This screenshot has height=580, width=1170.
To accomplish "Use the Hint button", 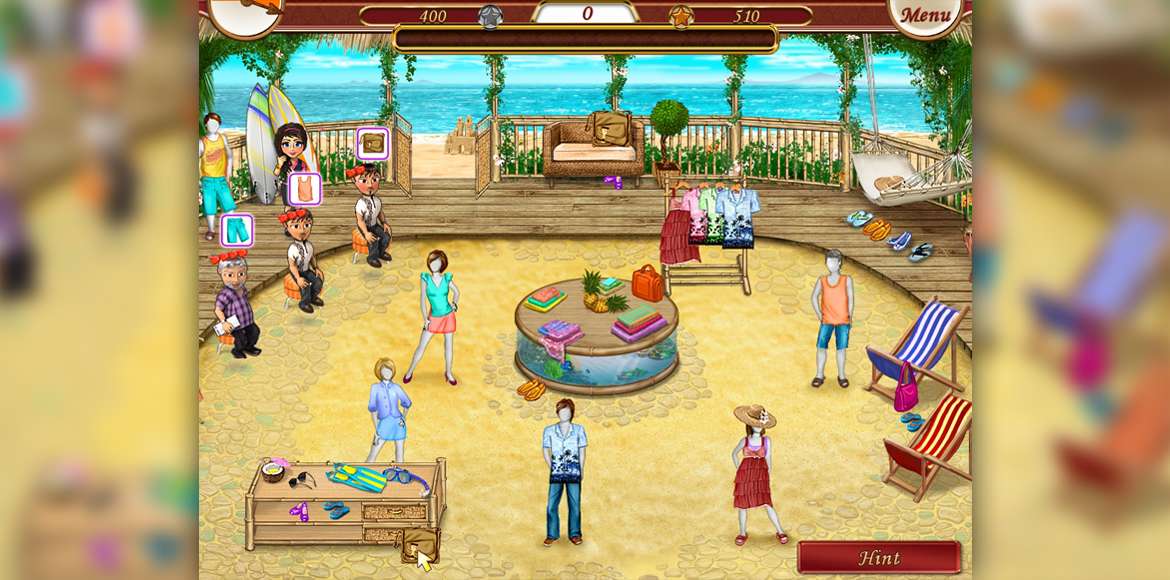I will tap(879, 558).
